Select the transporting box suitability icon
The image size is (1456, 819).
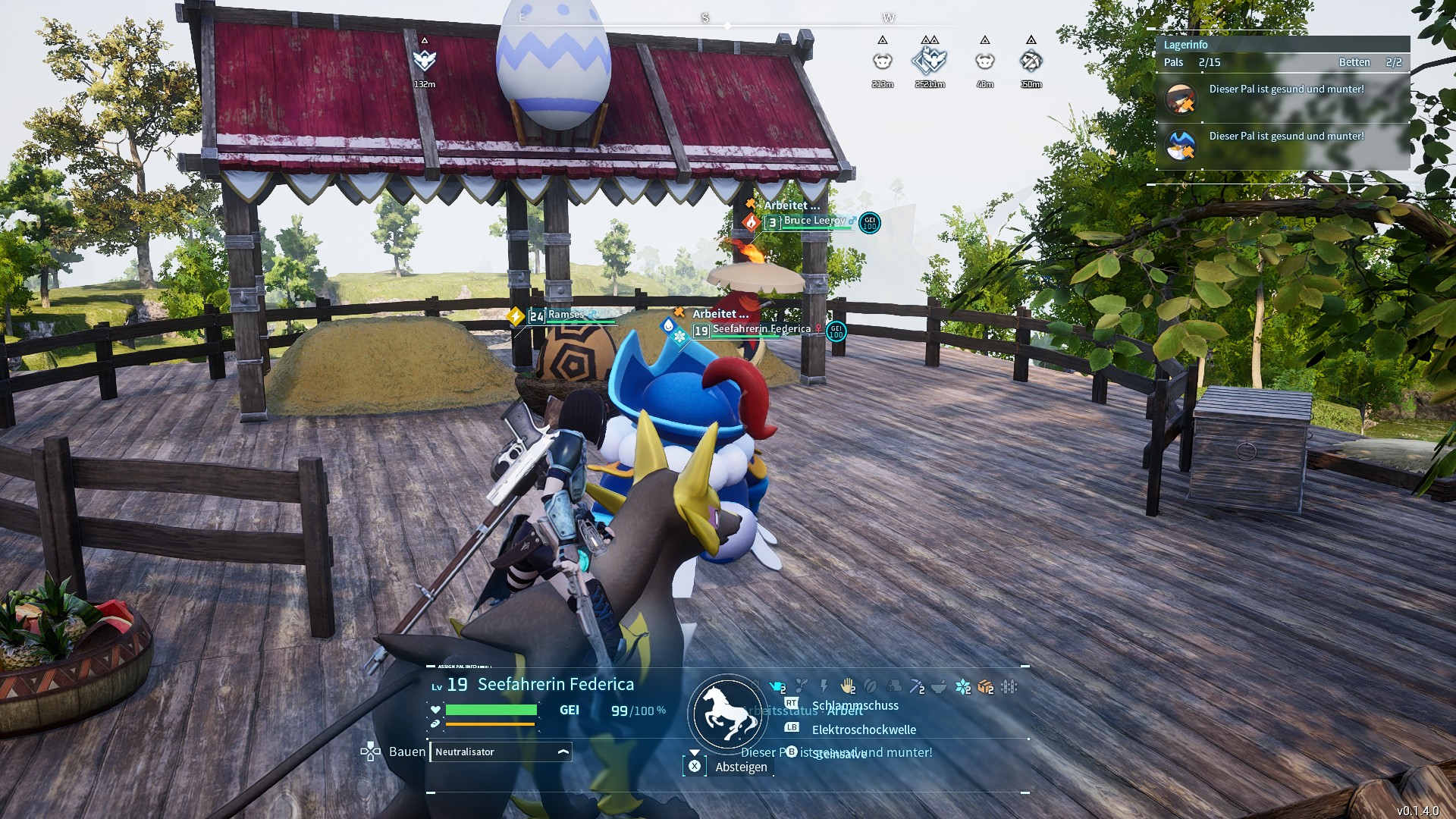985,687
